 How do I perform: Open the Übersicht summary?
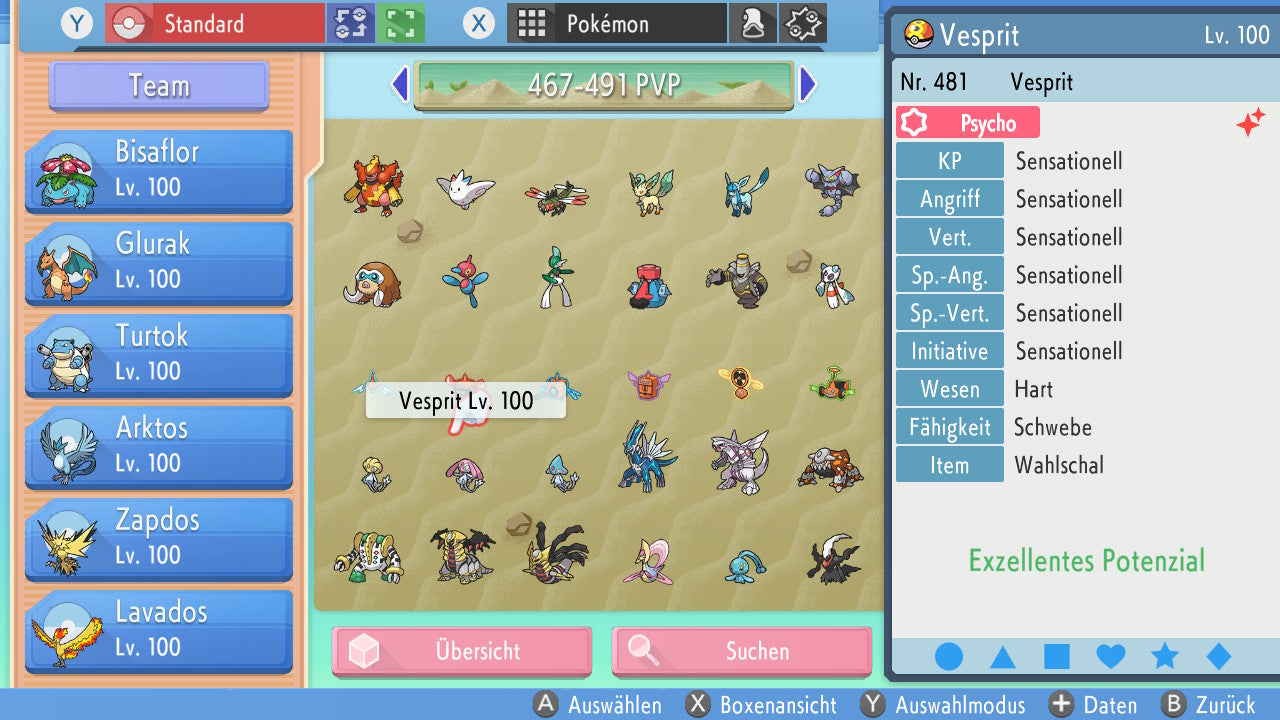[x=461, y=651]
